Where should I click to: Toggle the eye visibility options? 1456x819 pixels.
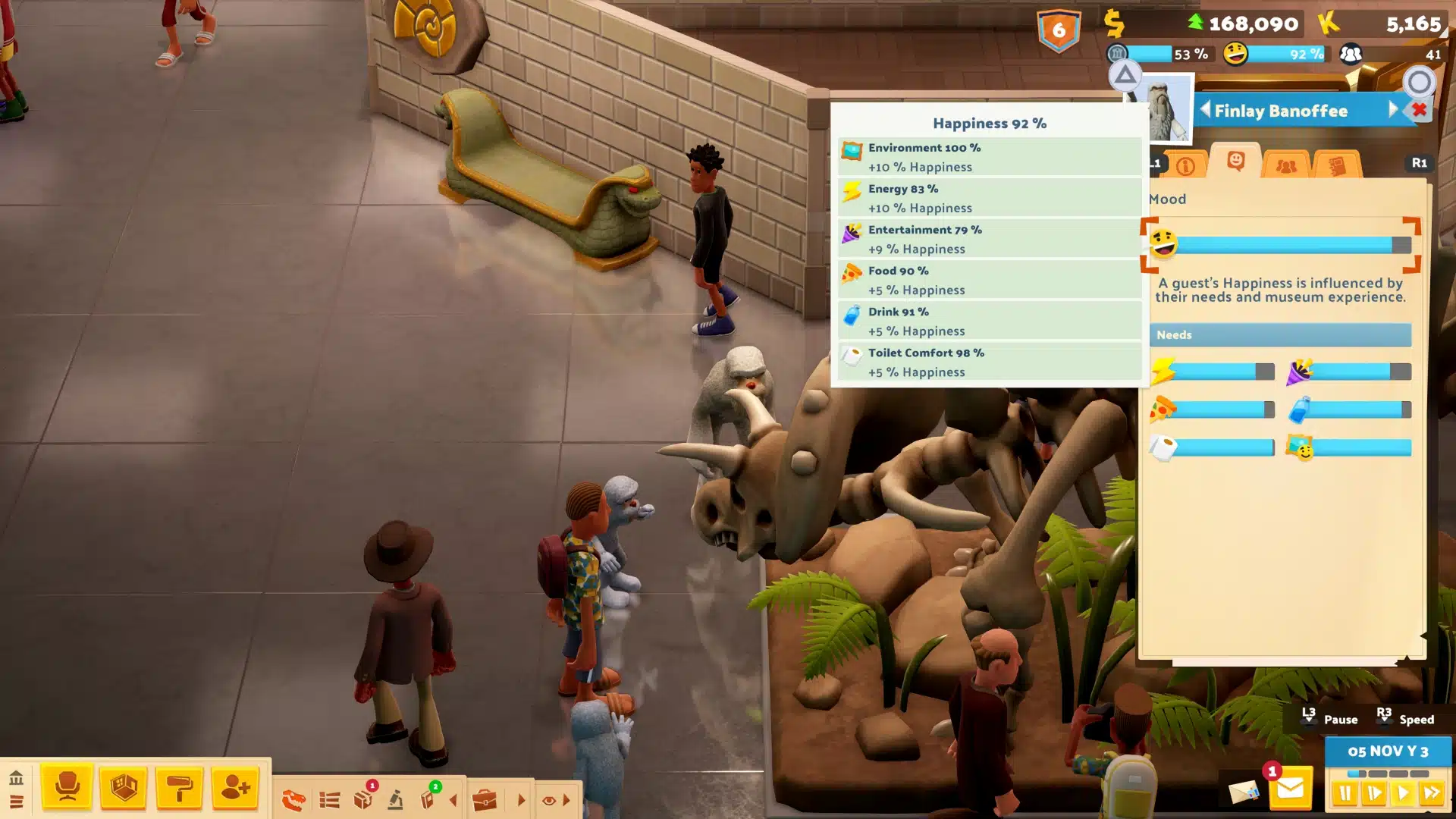549,799
